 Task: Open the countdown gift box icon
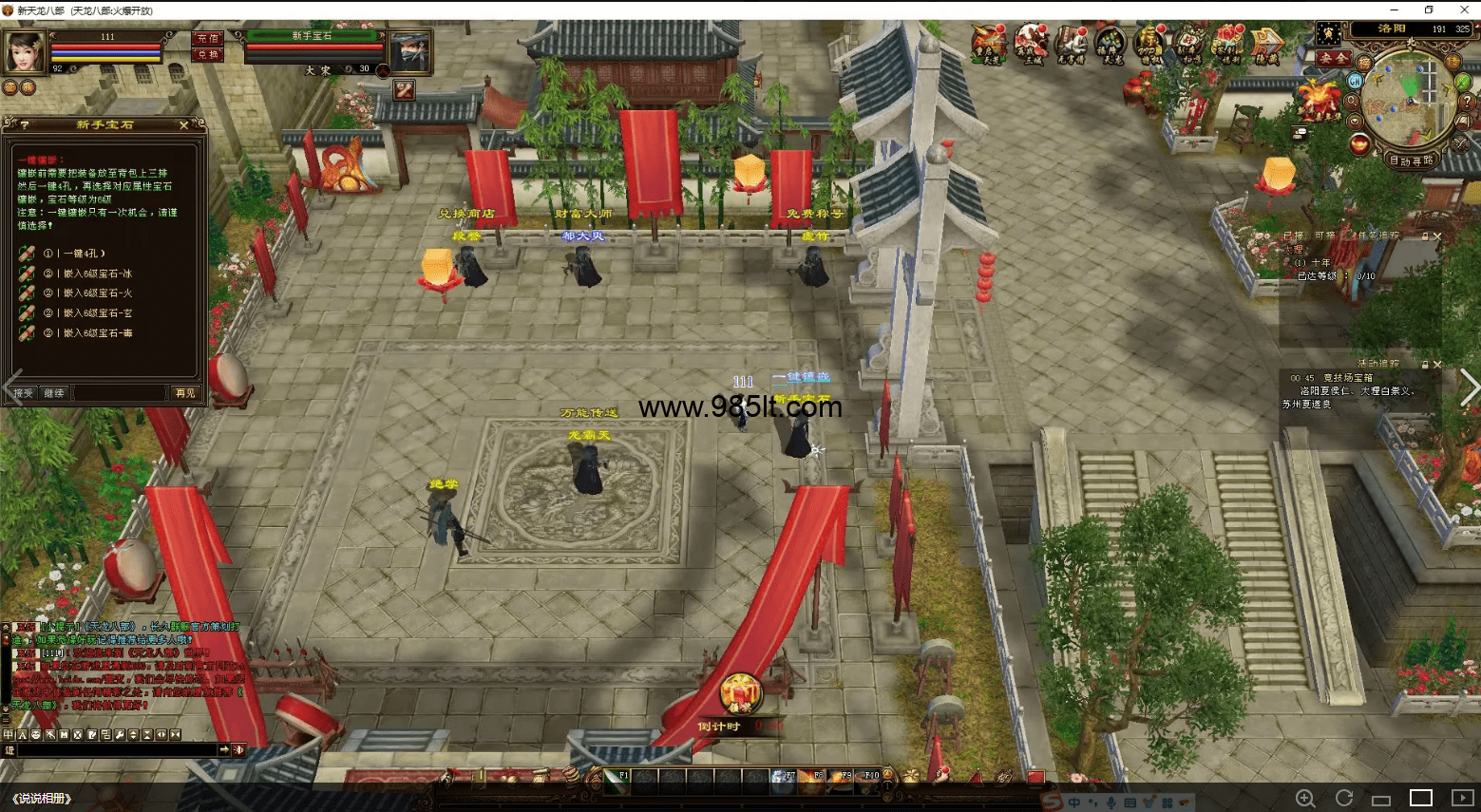tap(739, 694)
